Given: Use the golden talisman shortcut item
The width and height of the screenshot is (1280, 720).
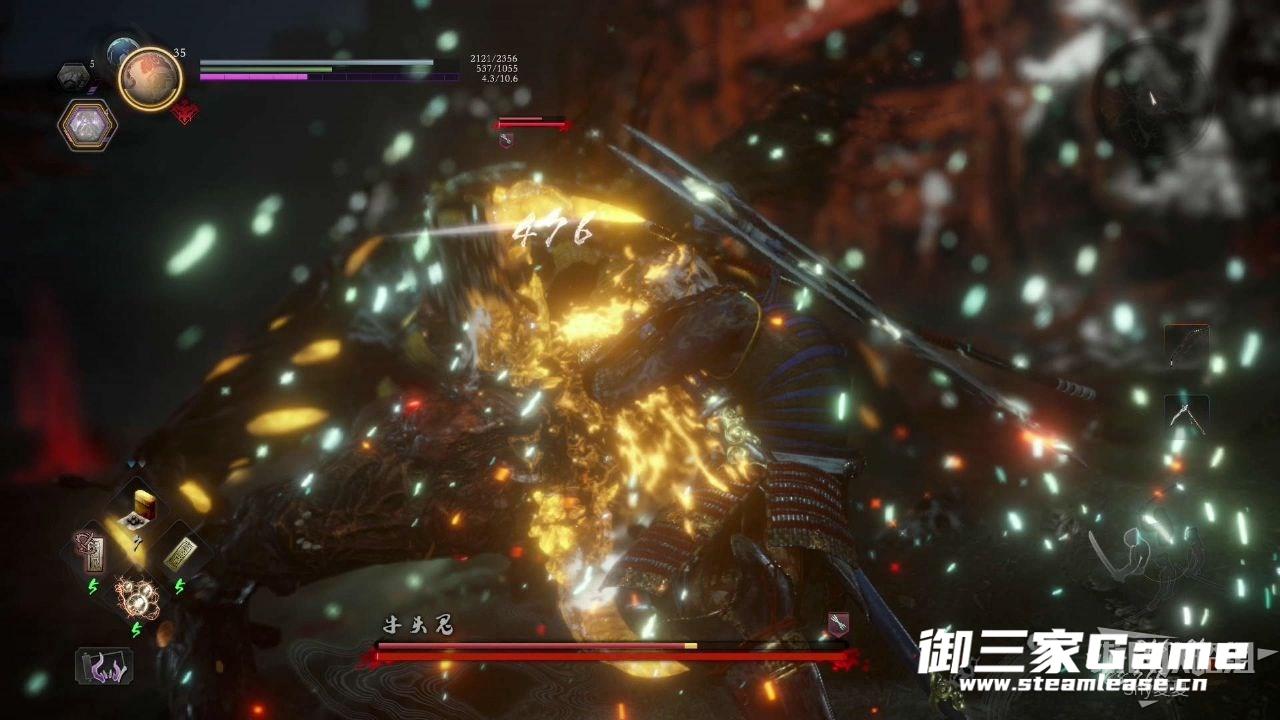Looking at the screenshot, I should (180, 553).
